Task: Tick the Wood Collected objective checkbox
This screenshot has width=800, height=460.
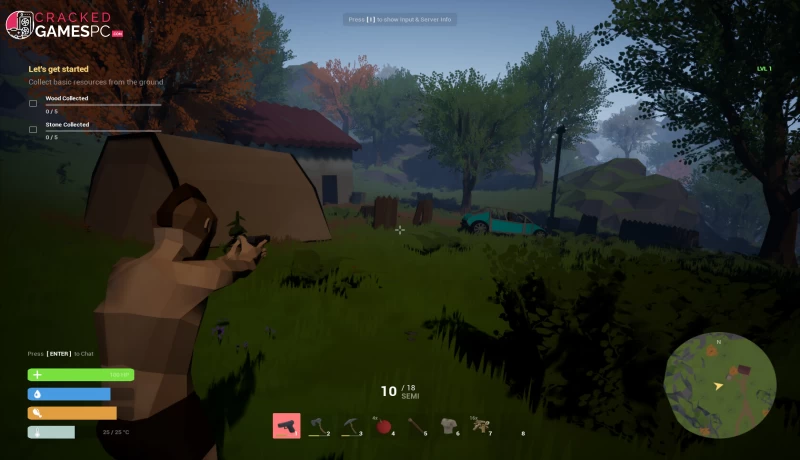Action: pyautogui.click(x=33, y=104)
